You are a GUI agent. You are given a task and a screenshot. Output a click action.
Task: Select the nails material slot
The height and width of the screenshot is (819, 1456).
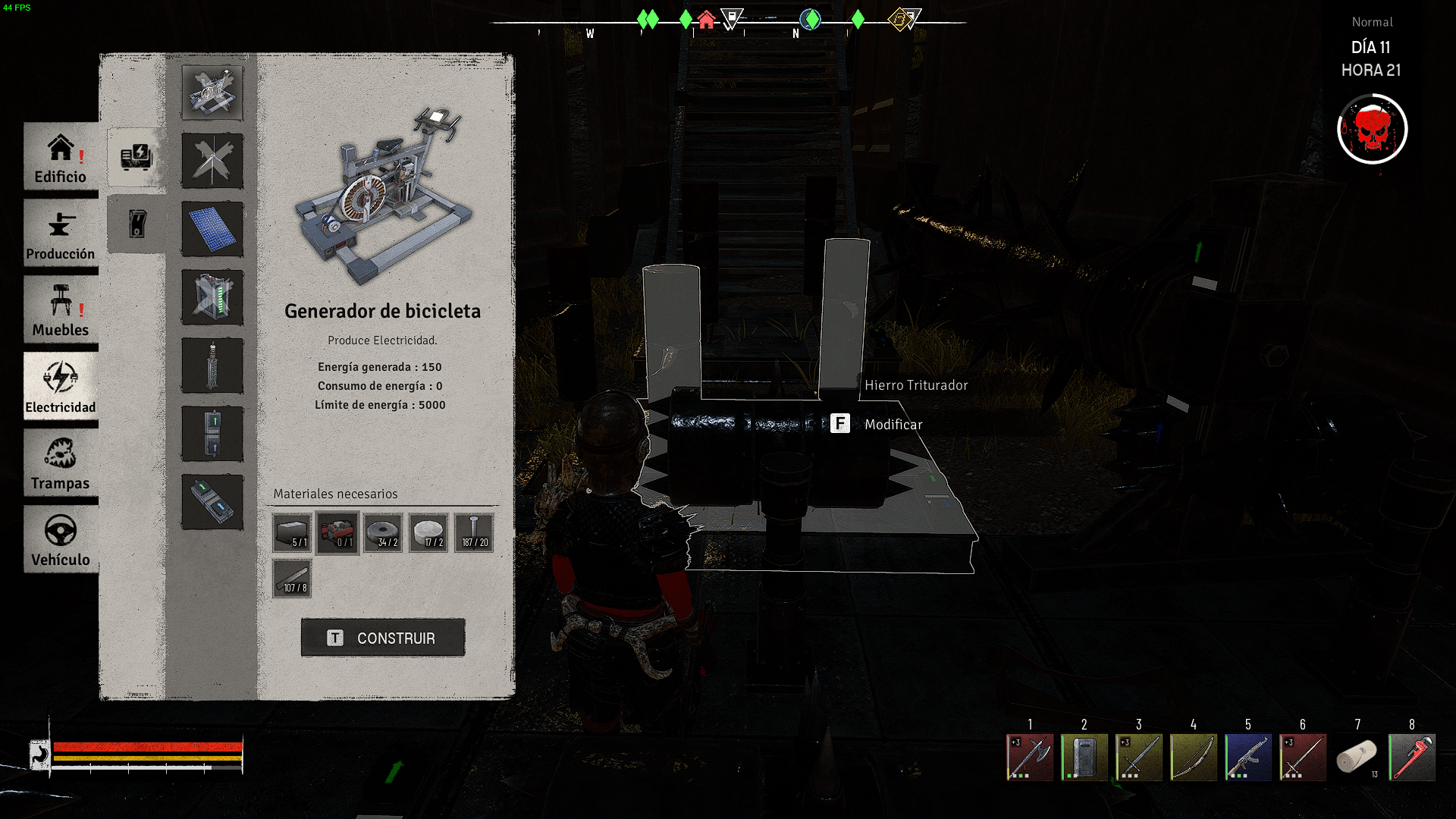click(x=474, y=532)
